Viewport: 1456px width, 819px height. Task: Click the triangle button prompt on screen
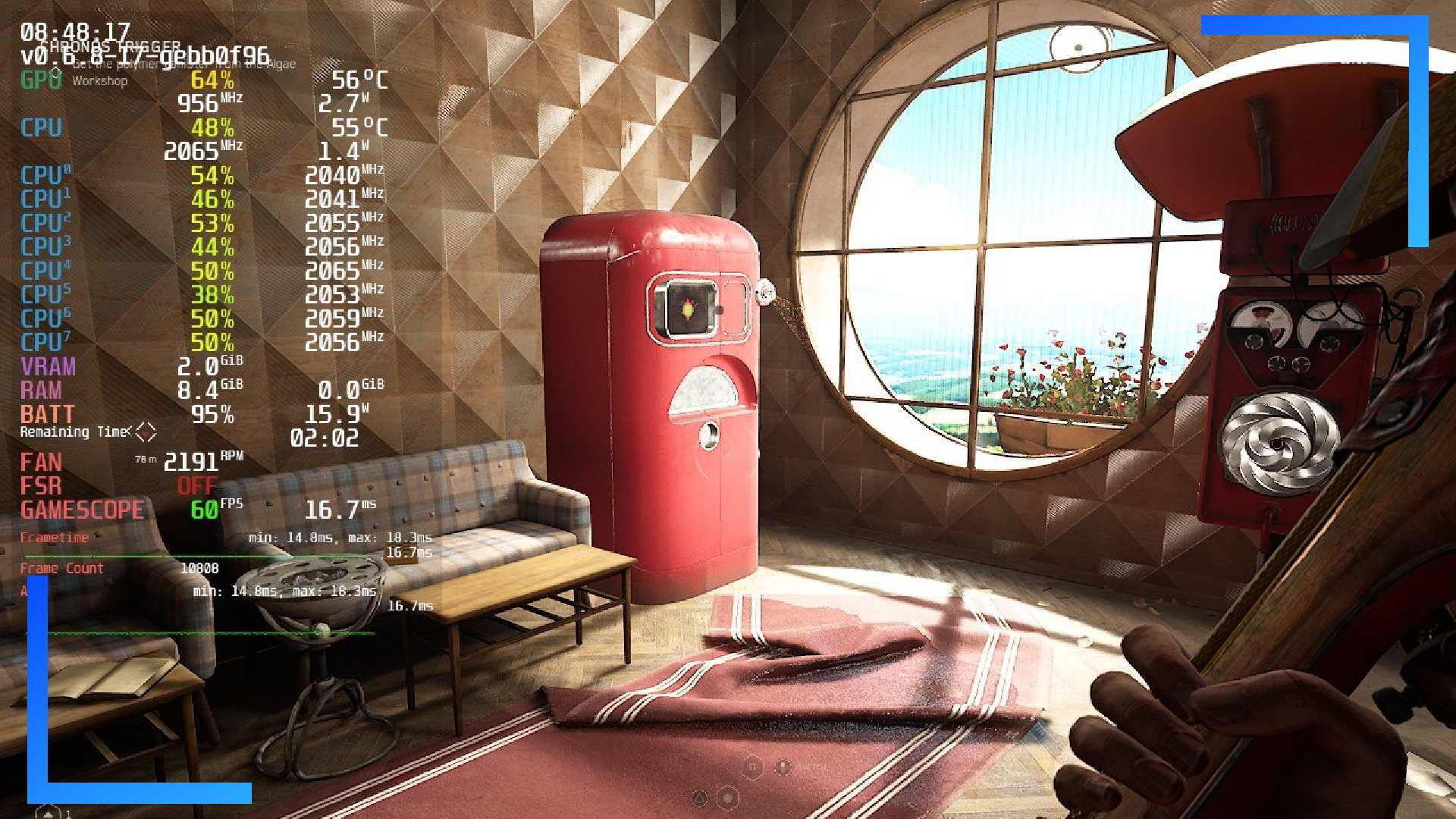[699, 798]
